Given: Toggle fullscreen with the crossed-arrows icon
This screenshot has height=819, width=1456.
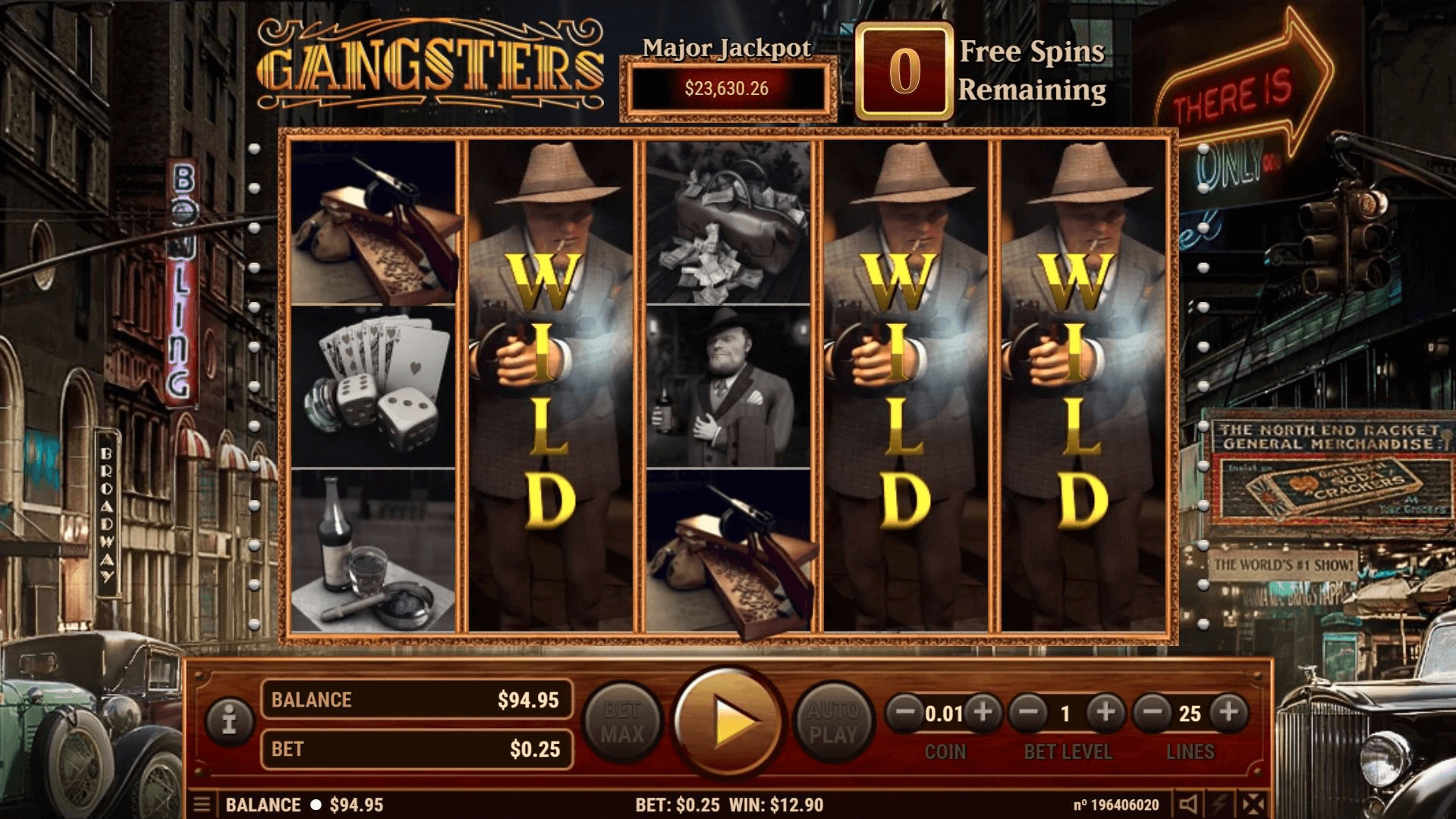Looking at the screenshot, I should (x=1253, y=805).
